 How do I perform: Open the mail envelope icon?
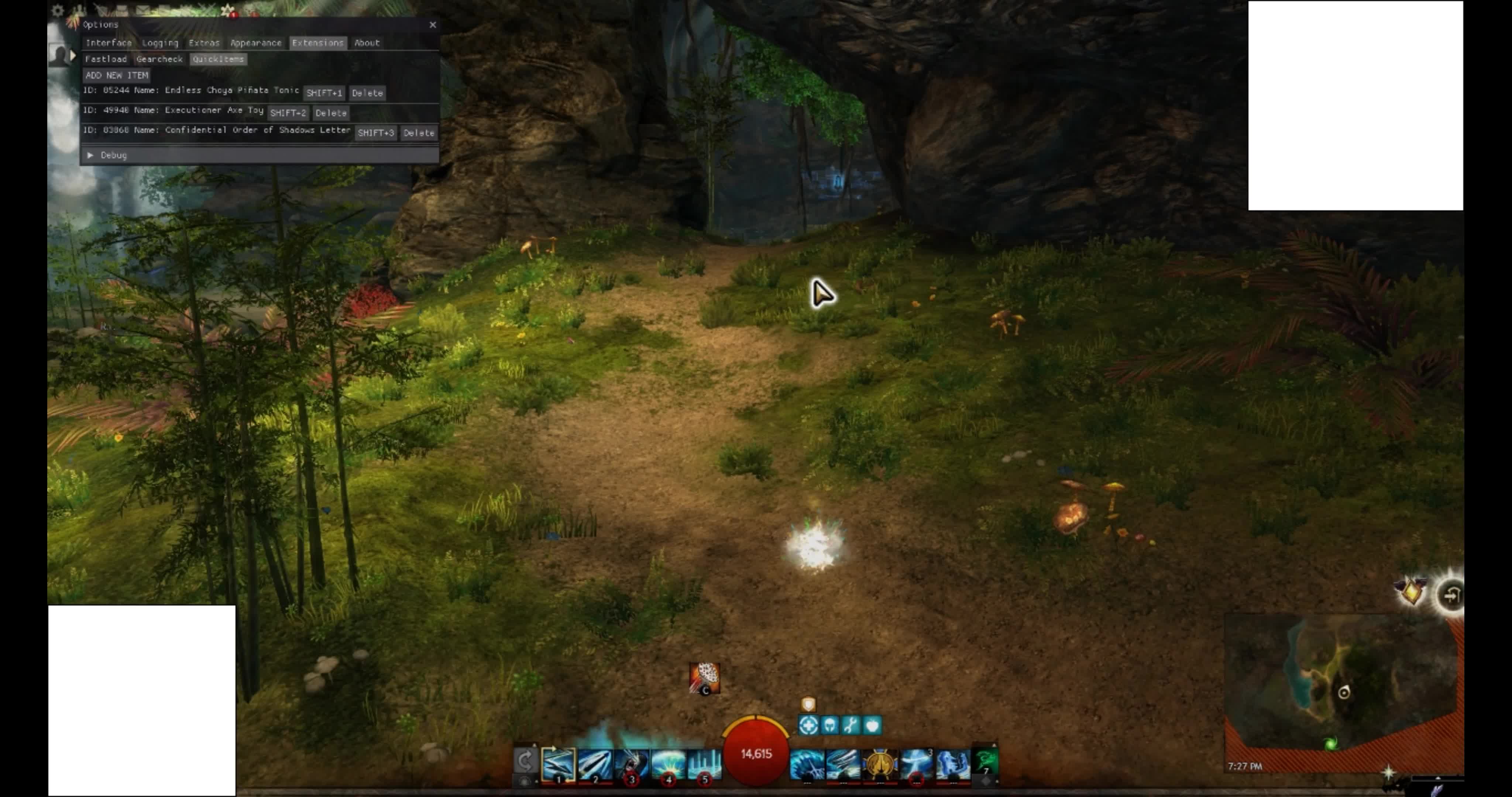pyautogui.click(x=142, y=10)
